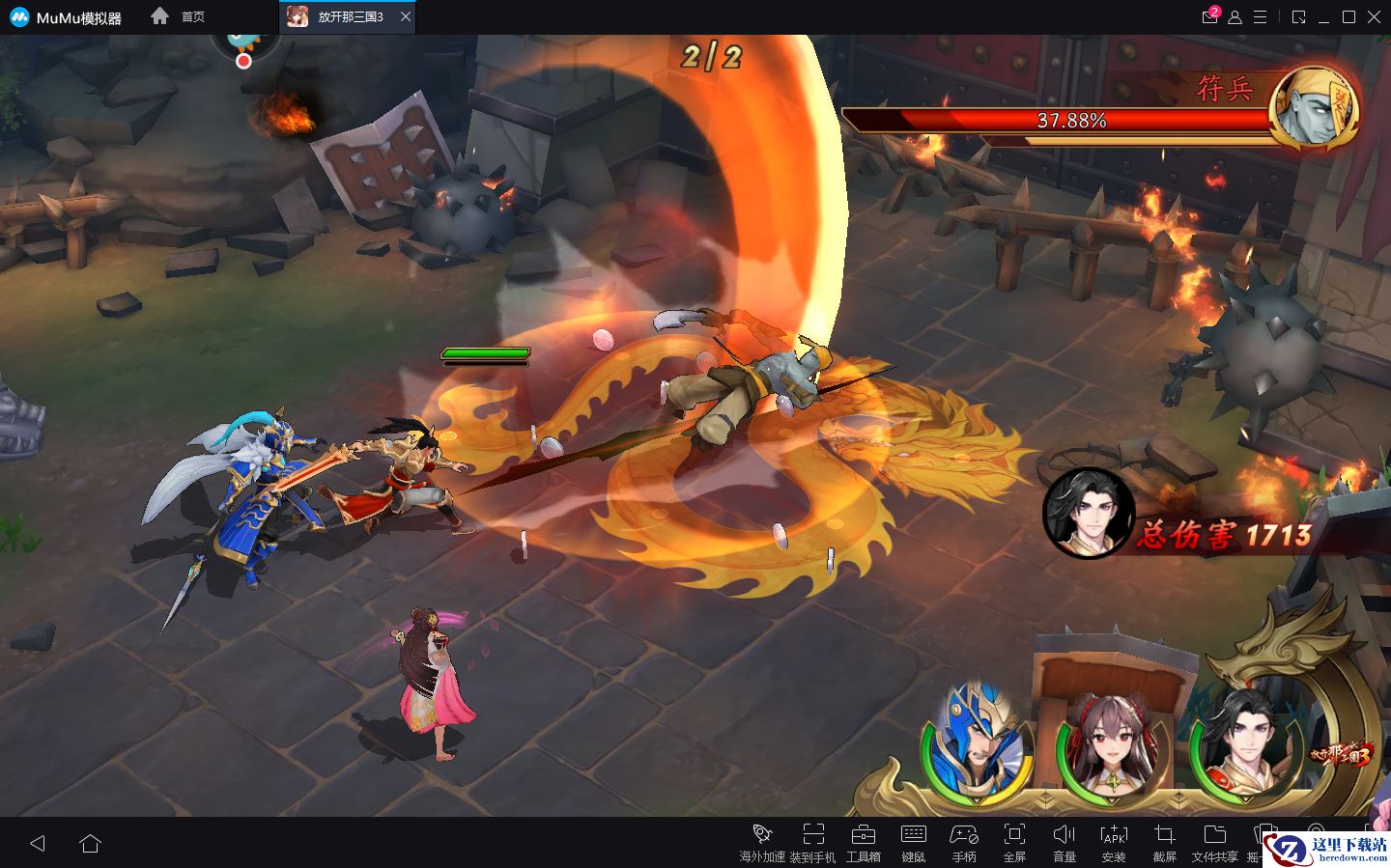Tap the Android back arrow
Screen dimensions: 1391x868
click(38, 843)
